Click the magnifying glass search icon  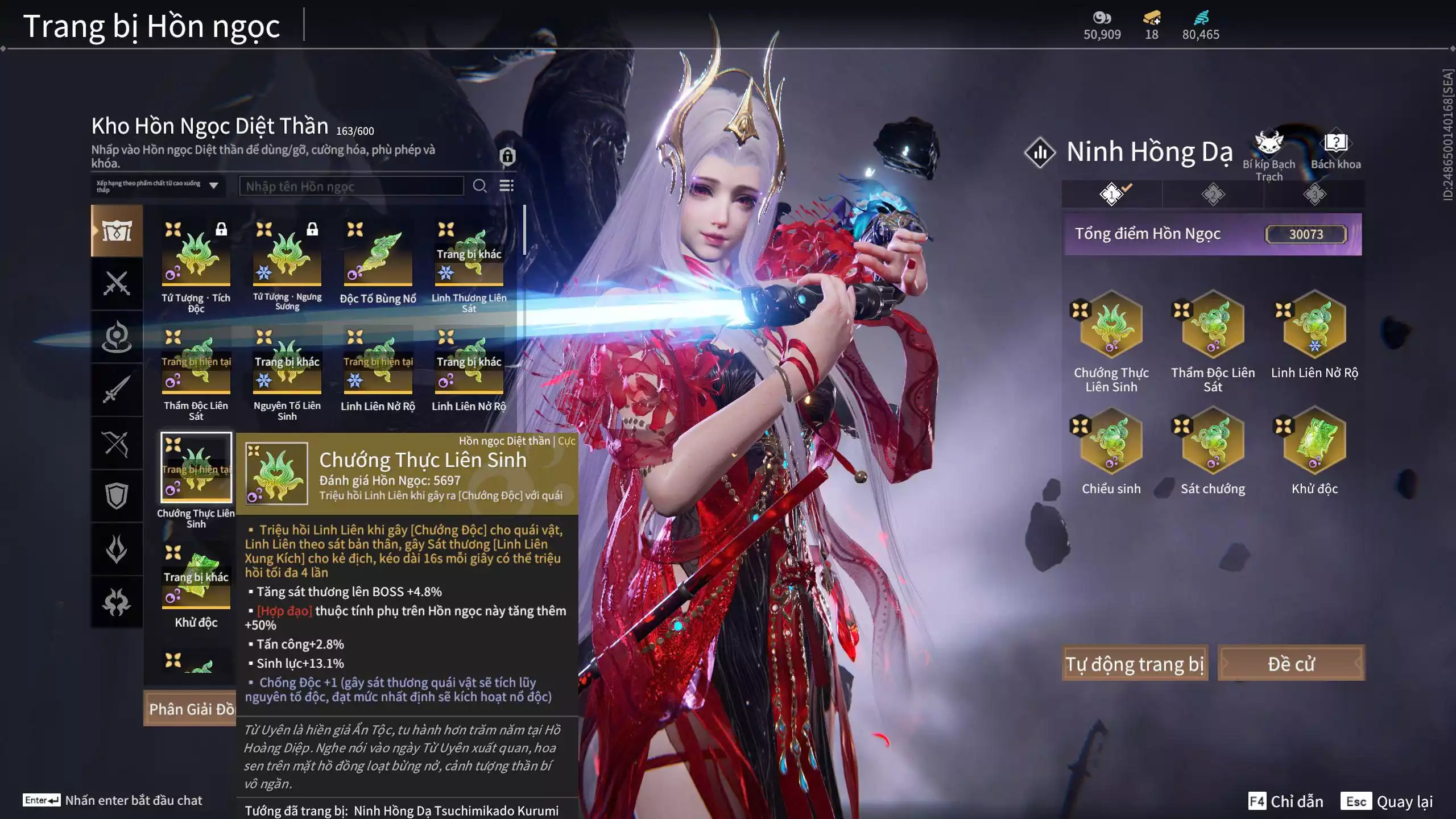[479, 186]
